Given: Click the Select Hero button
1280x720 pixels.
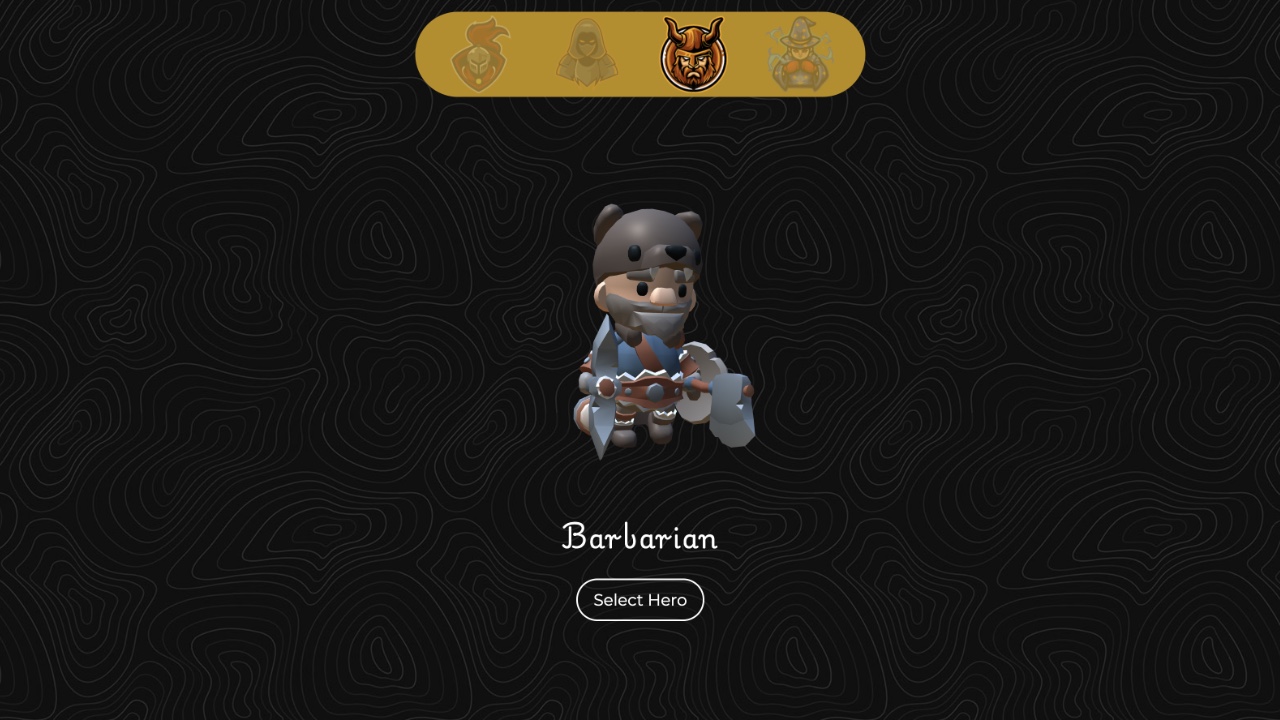Looking at the screenshot, I should point(640,600).
